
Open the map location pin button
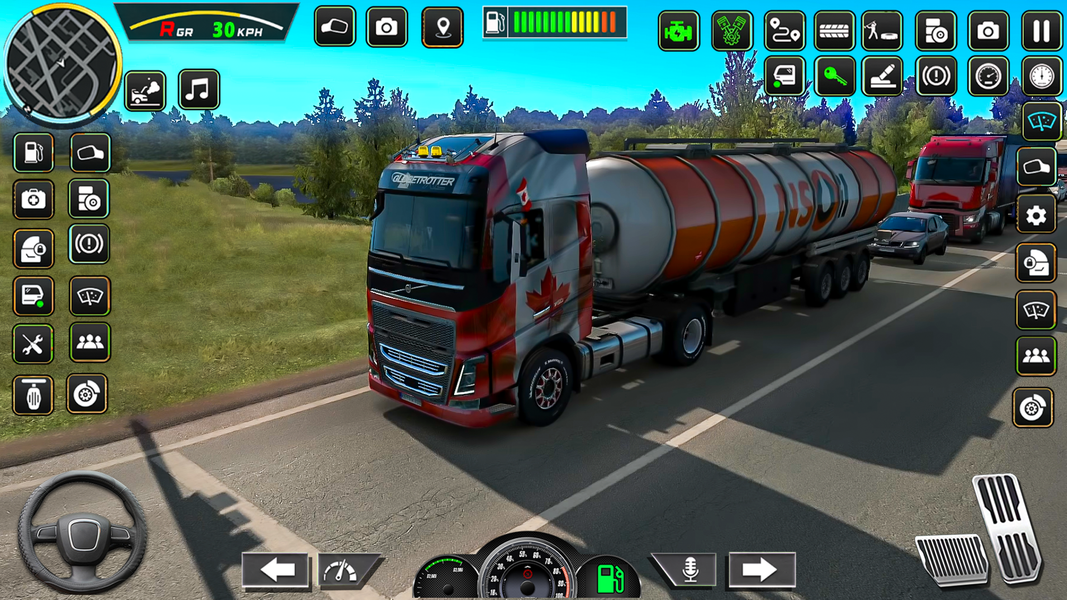(x=442, y=28)
